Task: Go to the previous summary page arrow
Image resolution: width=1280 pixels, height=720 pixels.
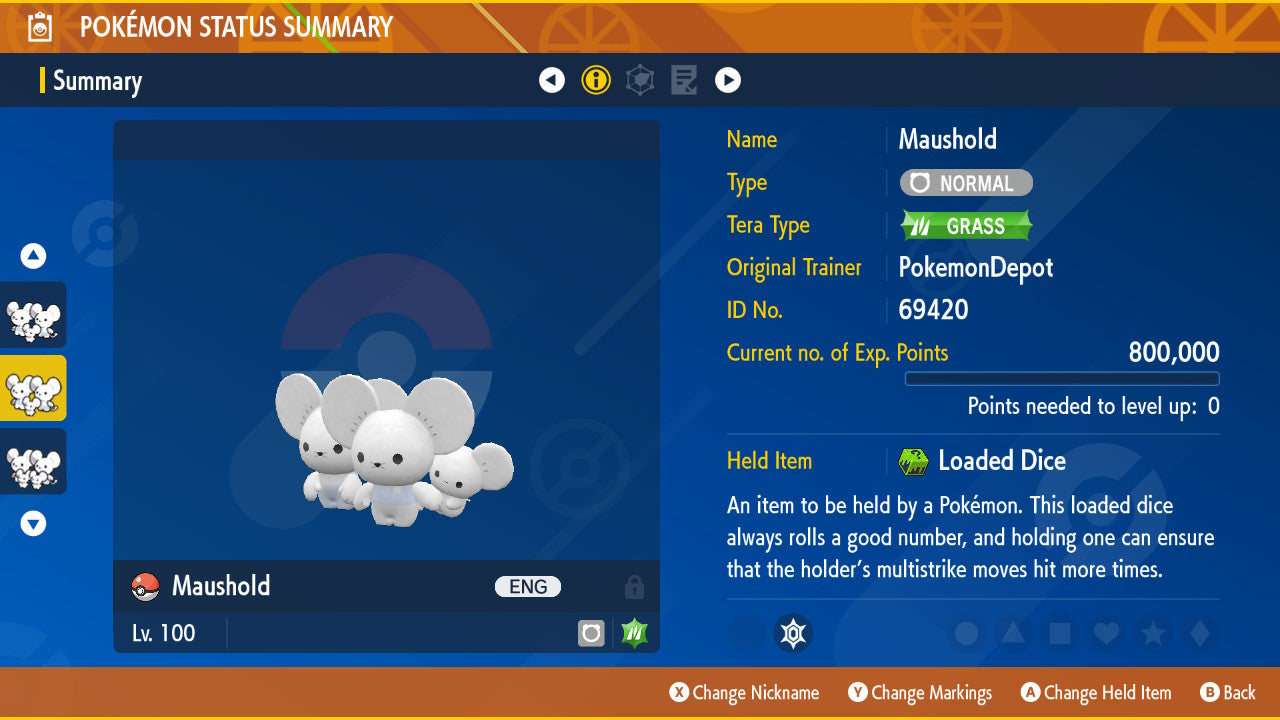Action: point(552,80)
